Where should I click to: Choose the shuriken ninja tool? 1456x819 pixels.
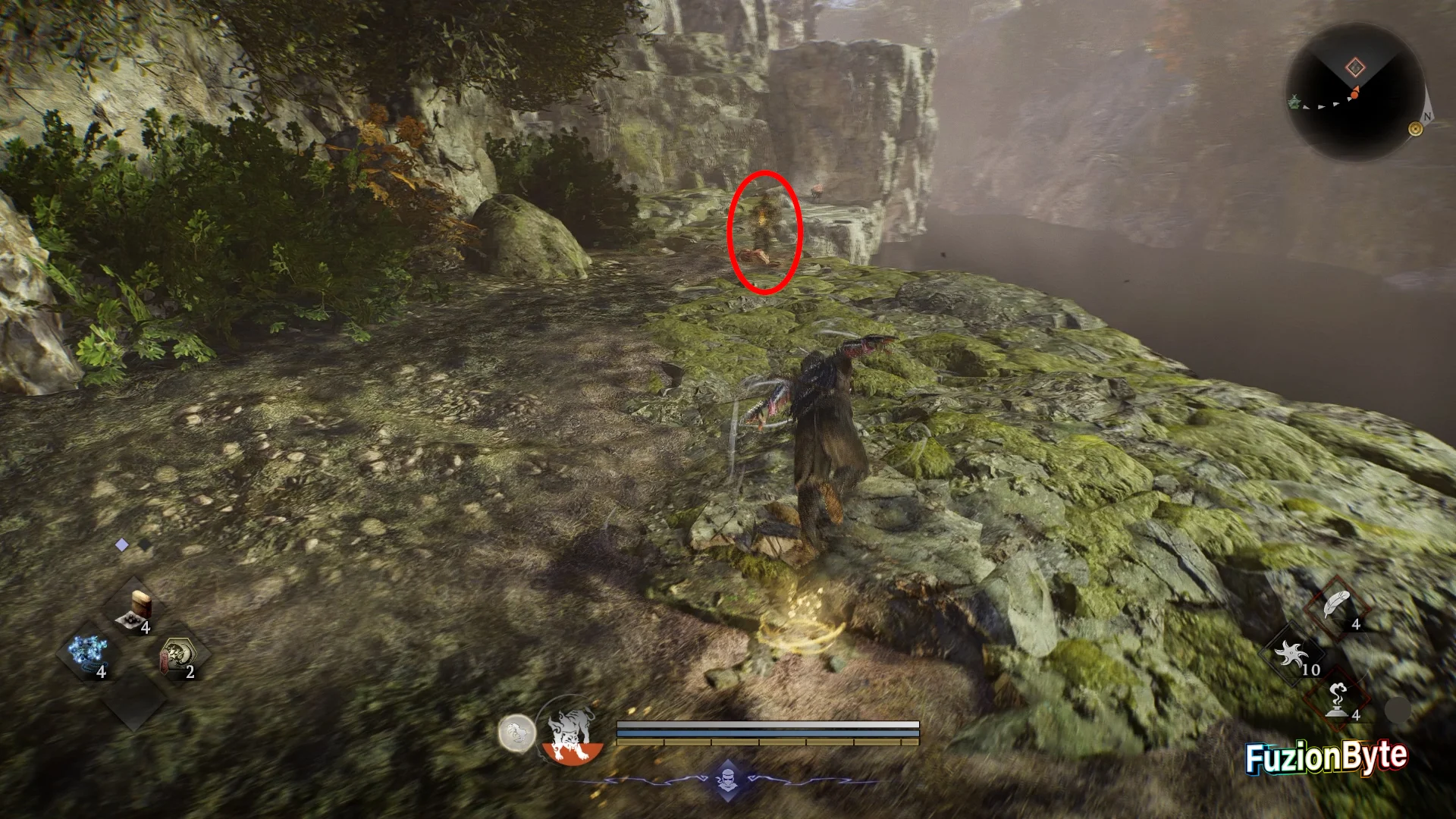pos(1292,654)
